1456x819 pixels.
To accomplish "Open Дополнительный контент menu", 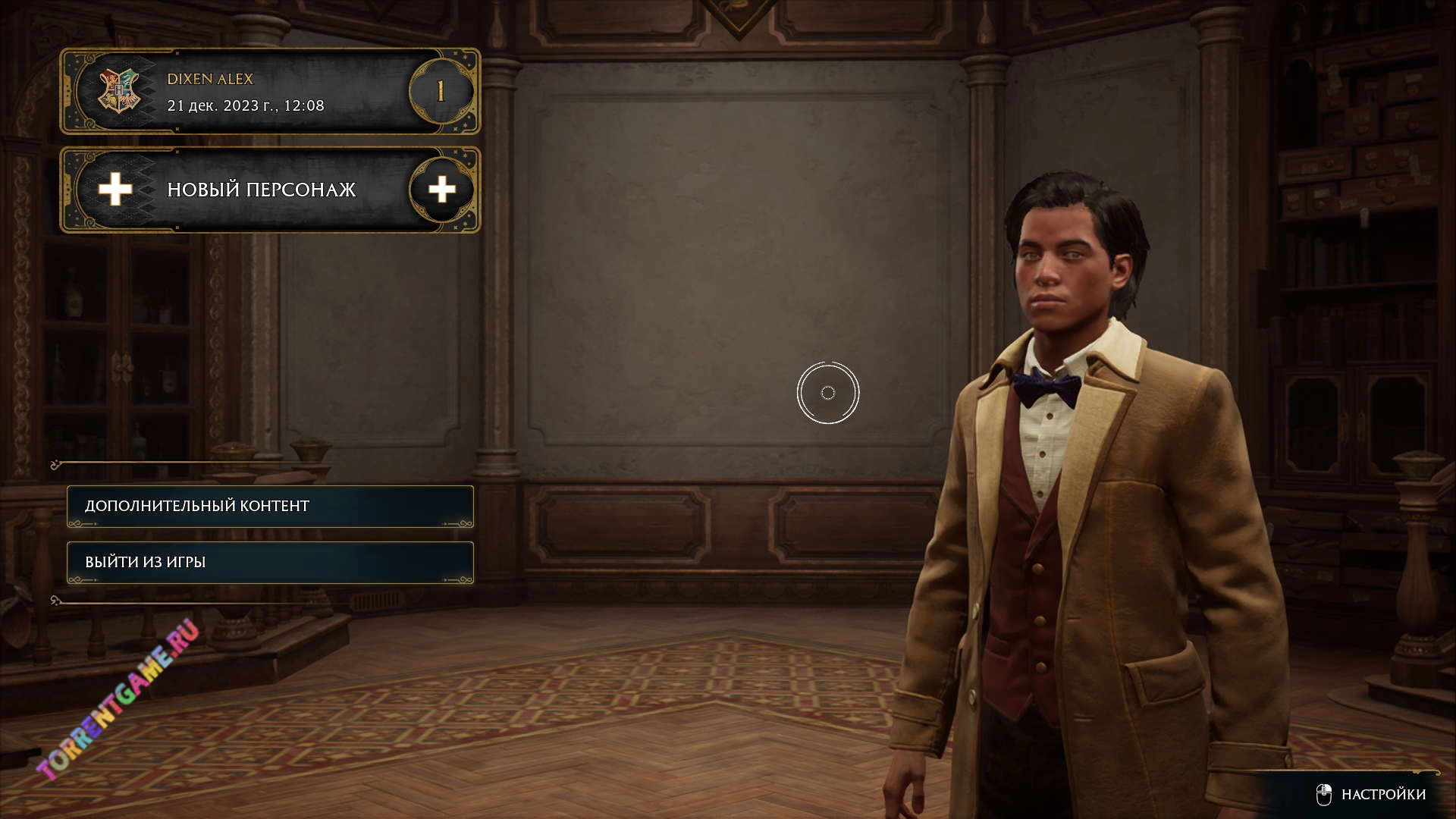I will 270,506.
